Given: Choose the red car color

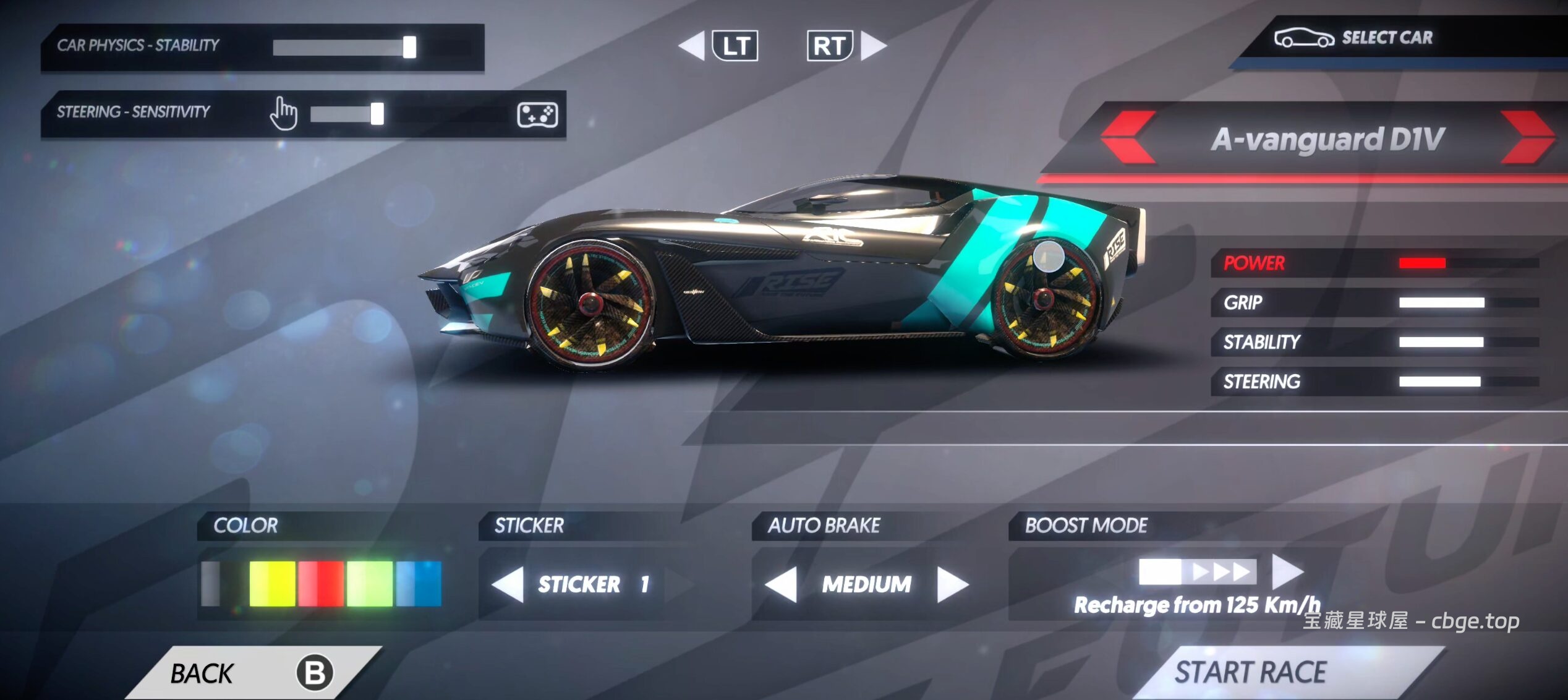Looking at the screenshot, I should click(321, 584).
